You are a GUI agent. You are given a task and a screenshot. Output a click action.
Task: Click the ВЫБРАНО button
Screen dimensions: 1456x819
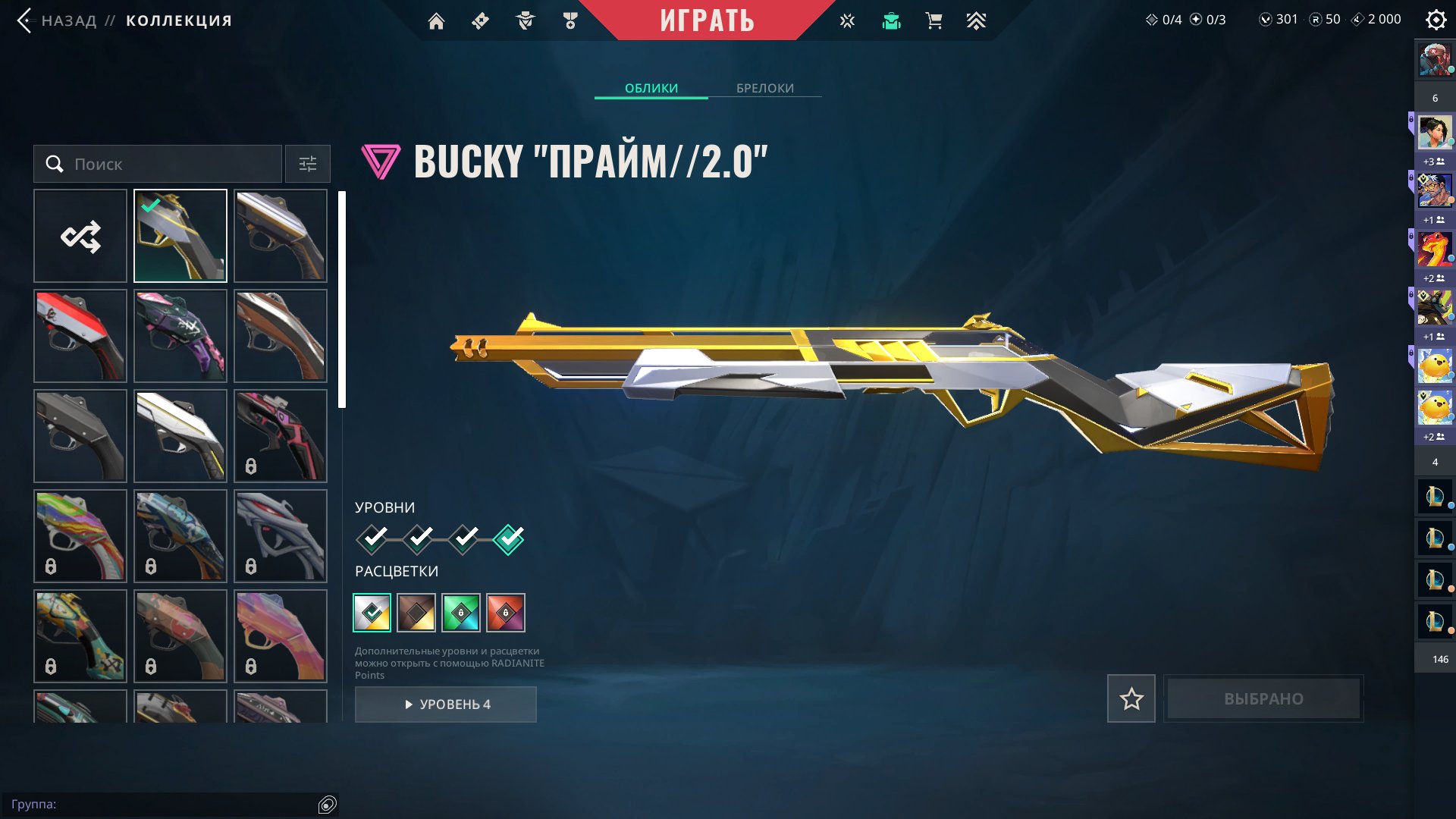[x=1263, y=698]
